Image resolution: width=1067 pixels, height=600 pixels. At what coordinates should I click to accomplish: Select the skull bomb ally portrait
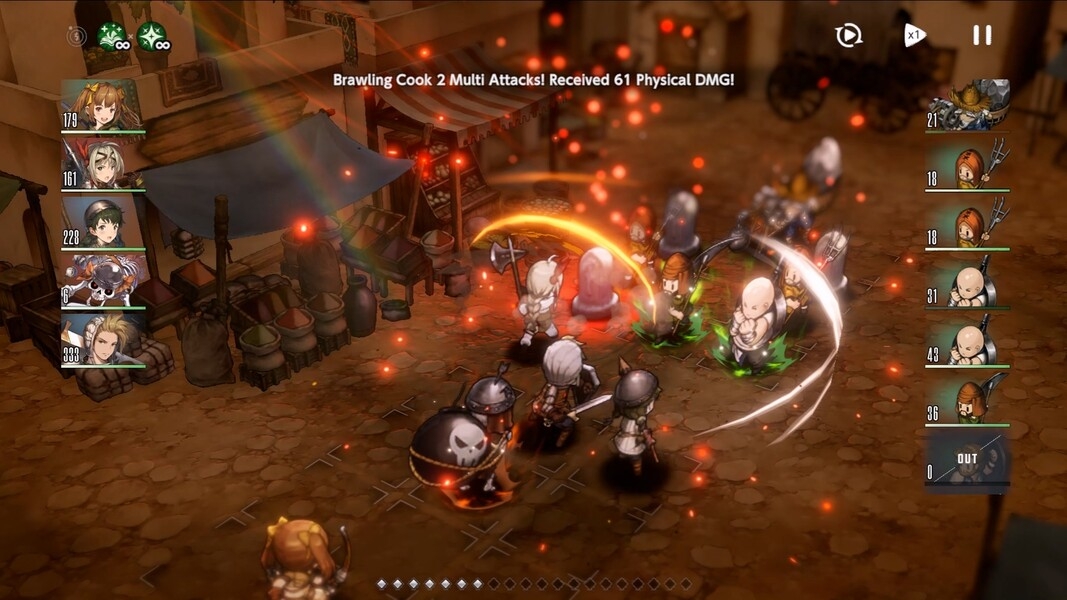click(x=103, y=280)
